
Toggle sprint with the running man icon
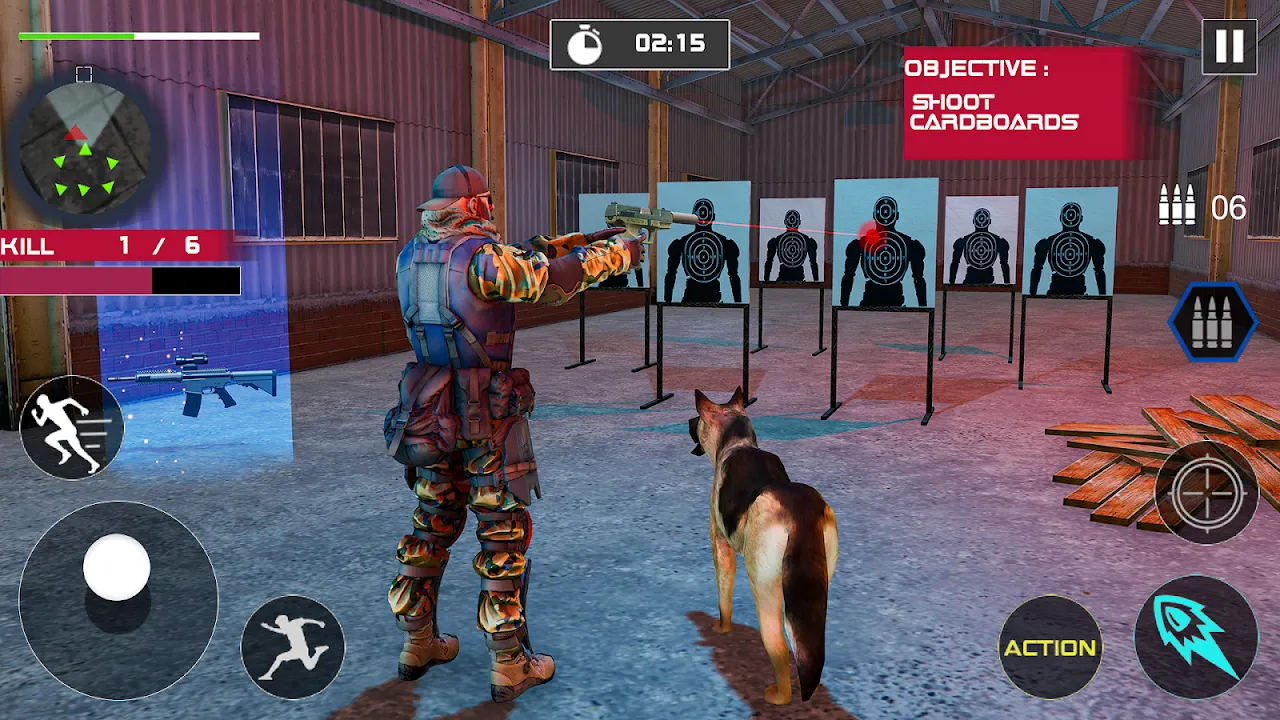72,427
